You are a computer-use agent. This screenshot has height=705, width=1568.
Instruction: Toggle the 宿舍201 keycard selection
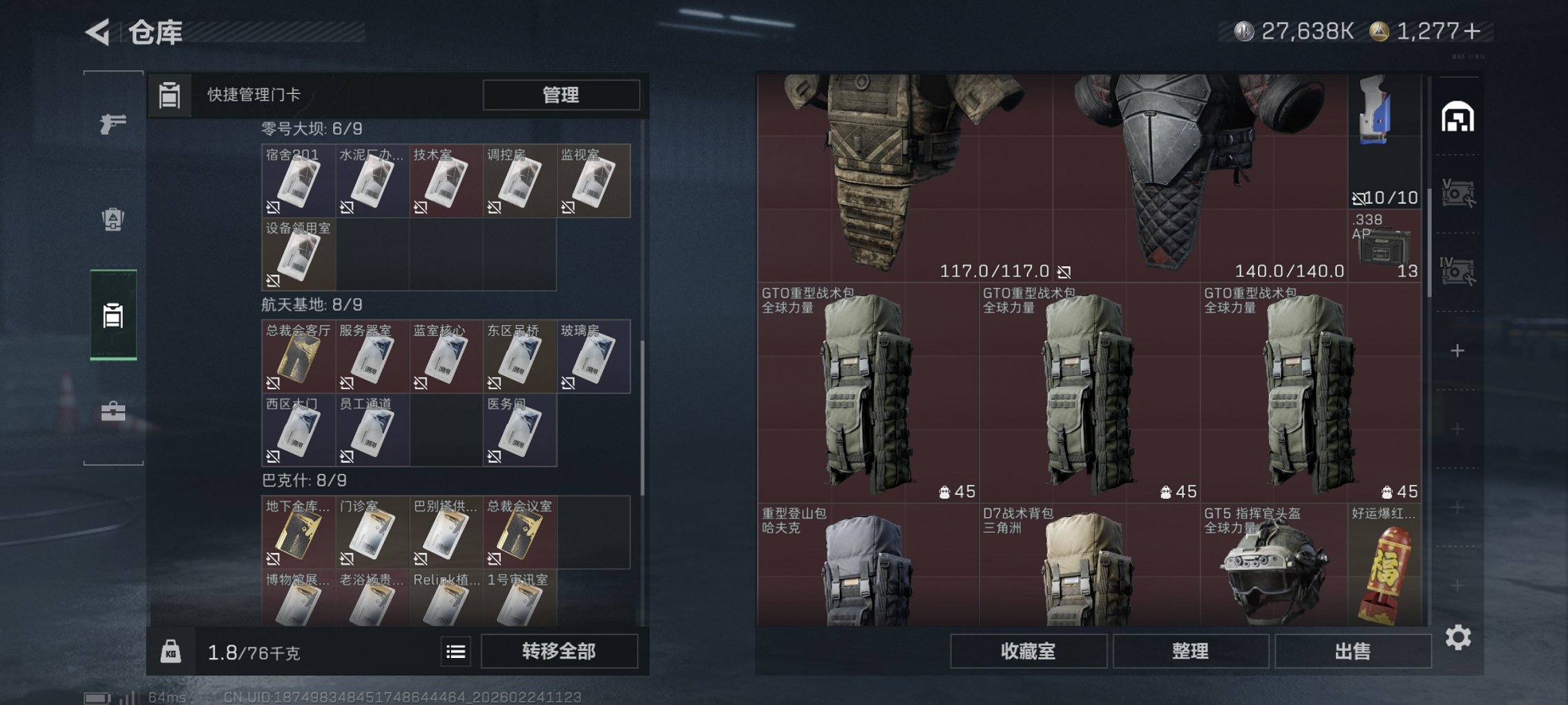pos(298,181)
